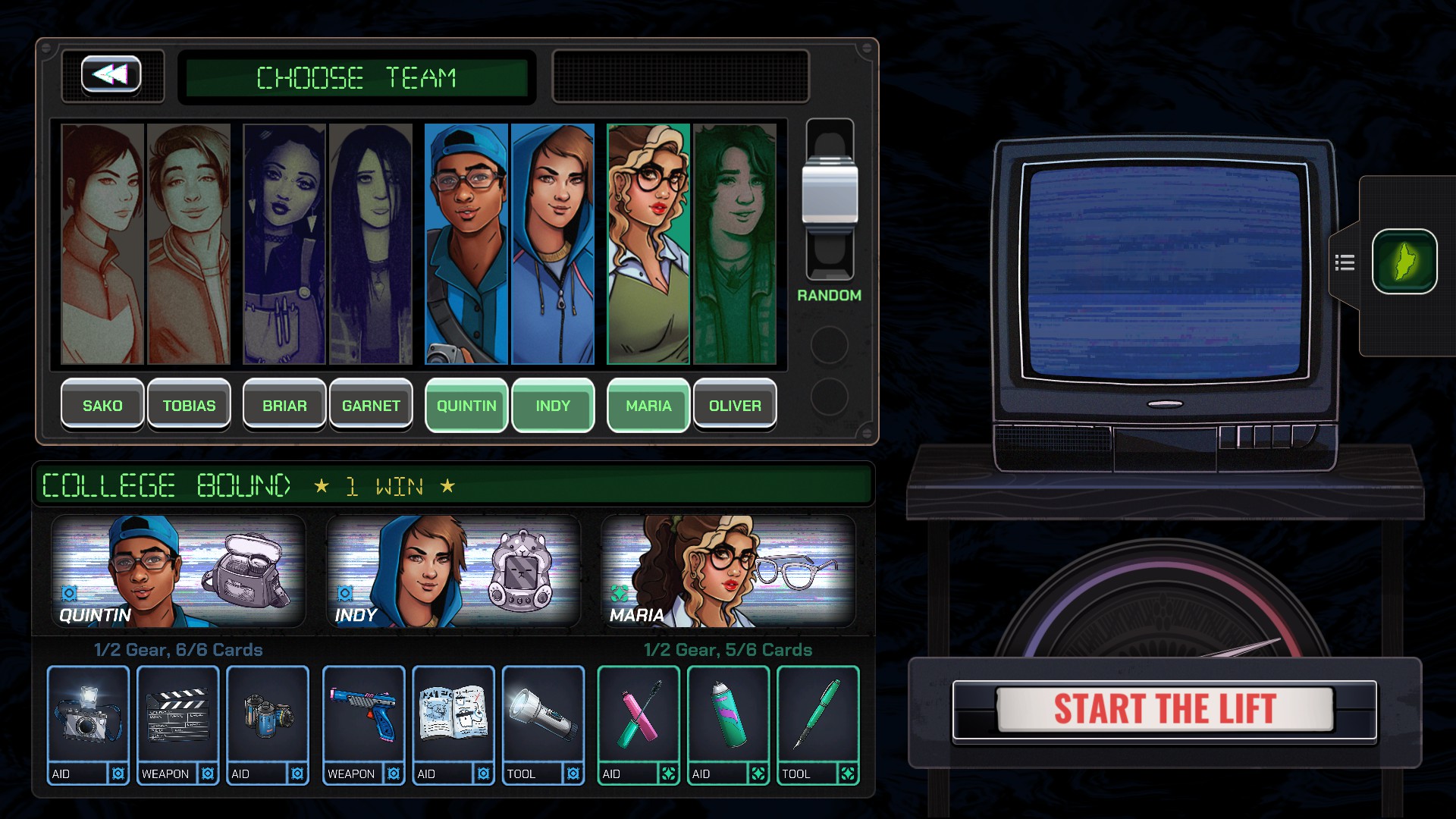Add OLIVER to the team
This screenshot has height=819, width=1456.
pyautogui.click(x=735, y=406)
